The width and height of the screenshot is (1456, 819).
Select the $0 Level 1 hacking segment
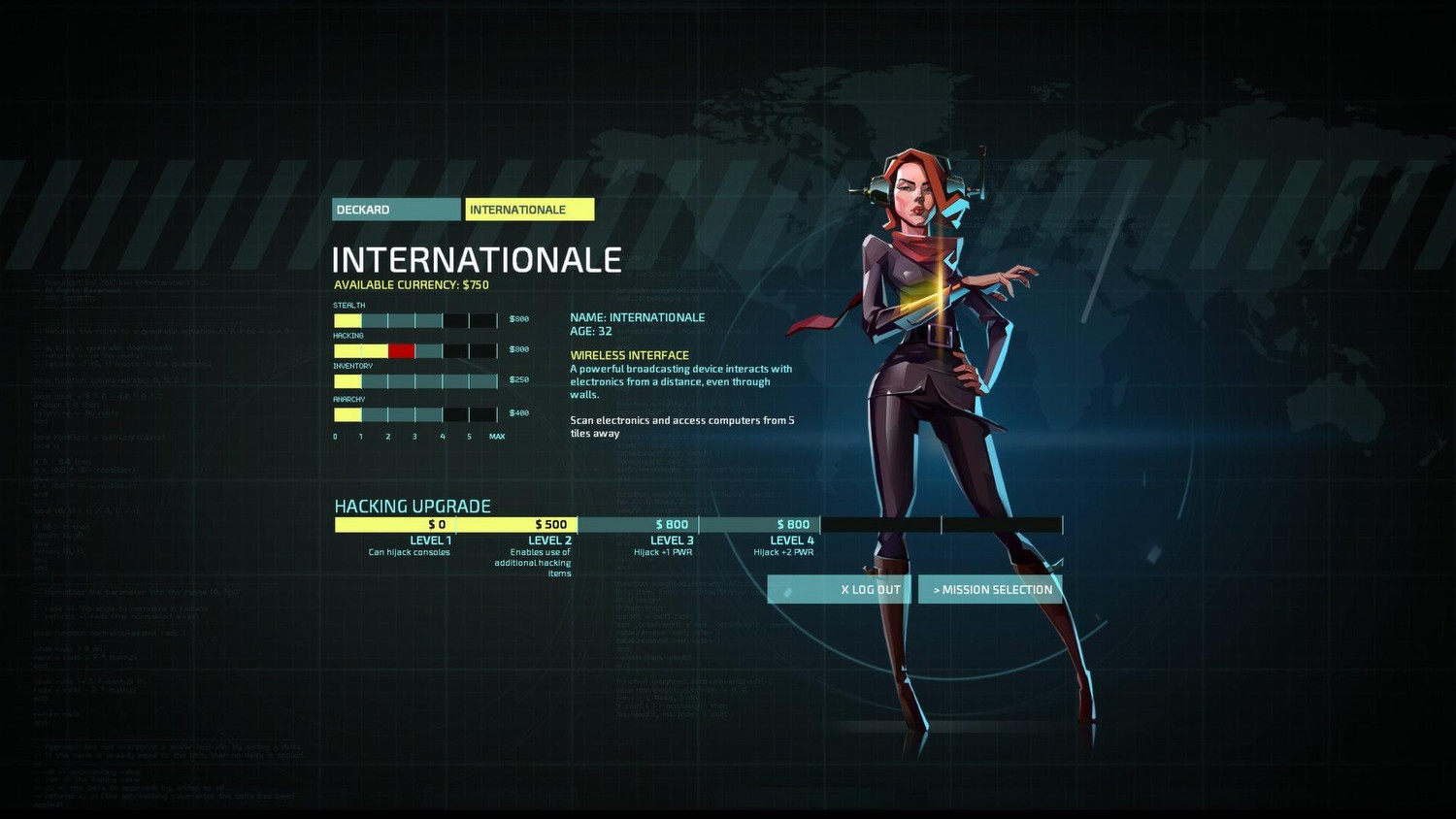395,525
